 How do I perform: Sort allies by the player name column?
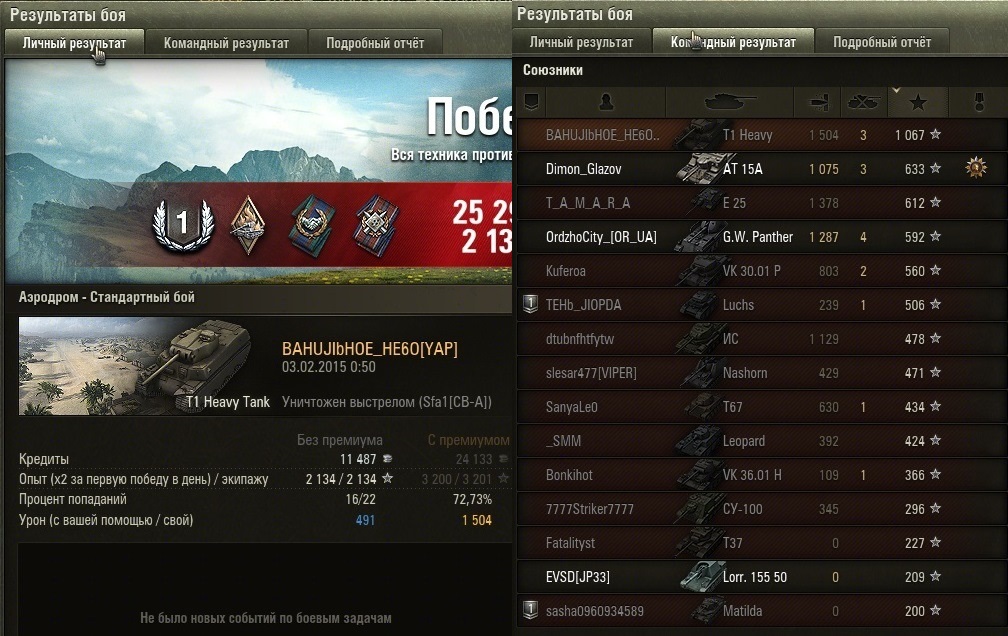[605, 102]
